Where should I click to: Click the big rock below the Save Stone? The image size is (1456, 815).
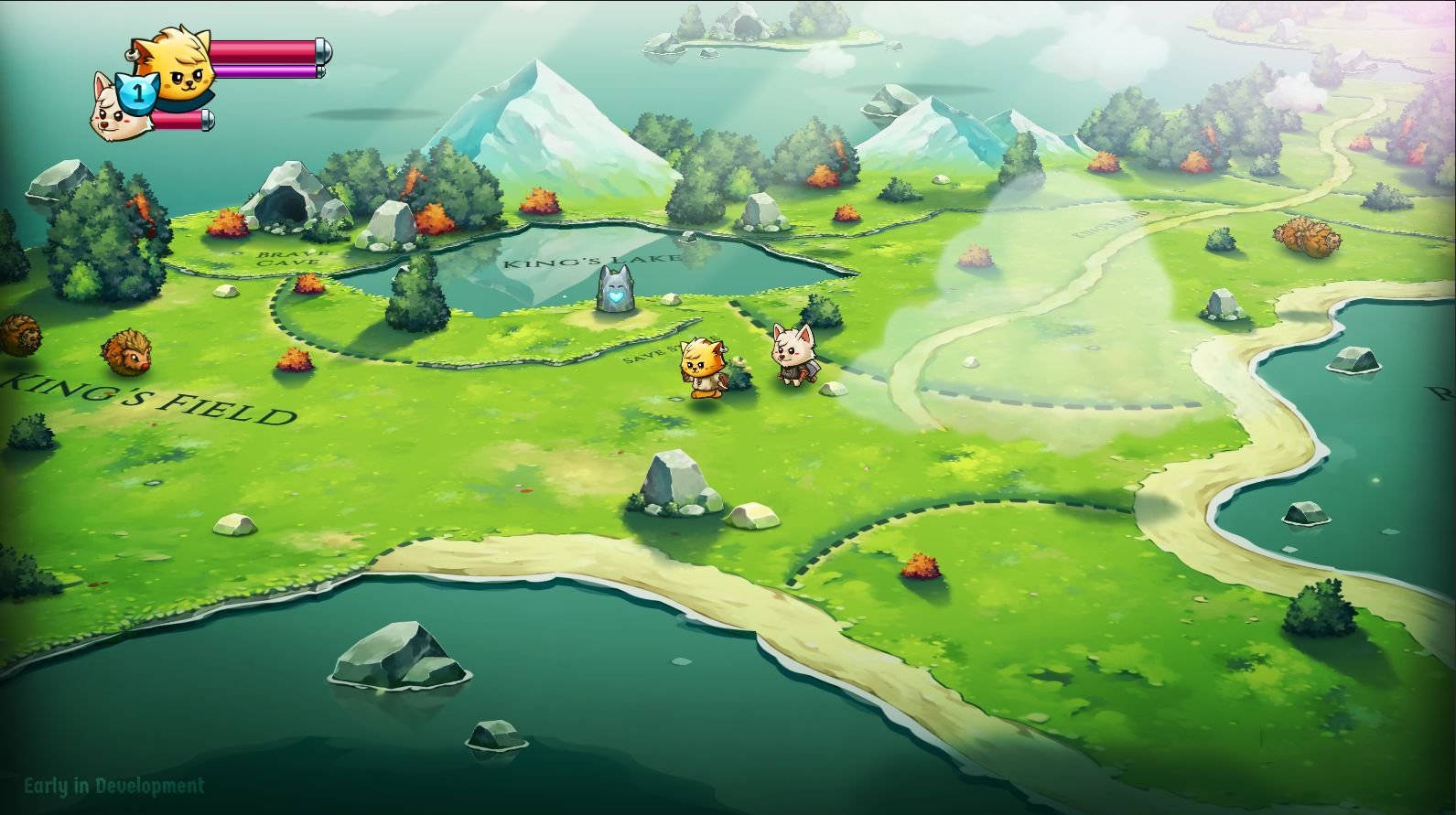pyautogui.click(x=674, y=480)
